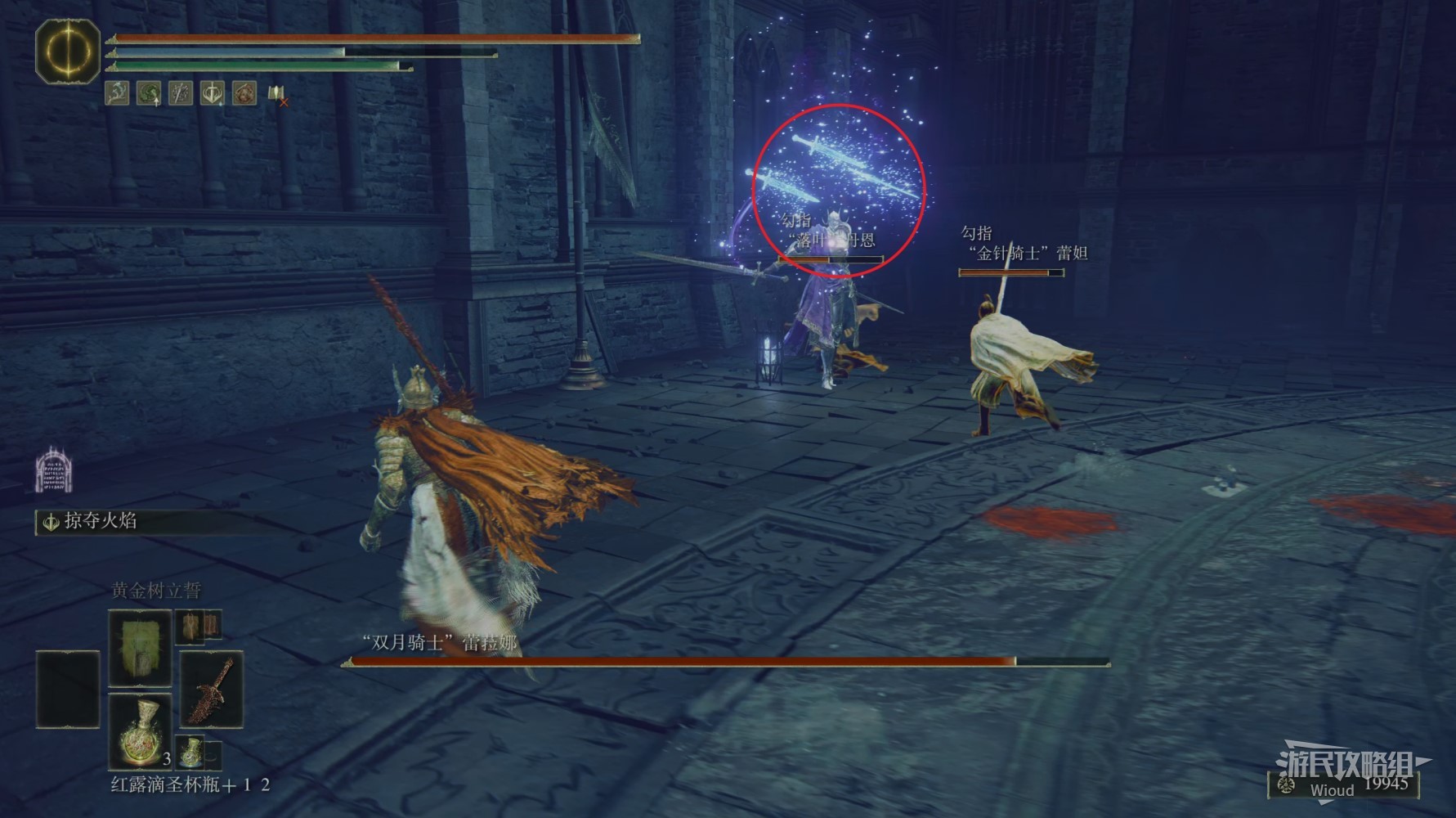Inspect the brown round face buff icon
Screen dimensions: 1456x818
coord(244,93)
